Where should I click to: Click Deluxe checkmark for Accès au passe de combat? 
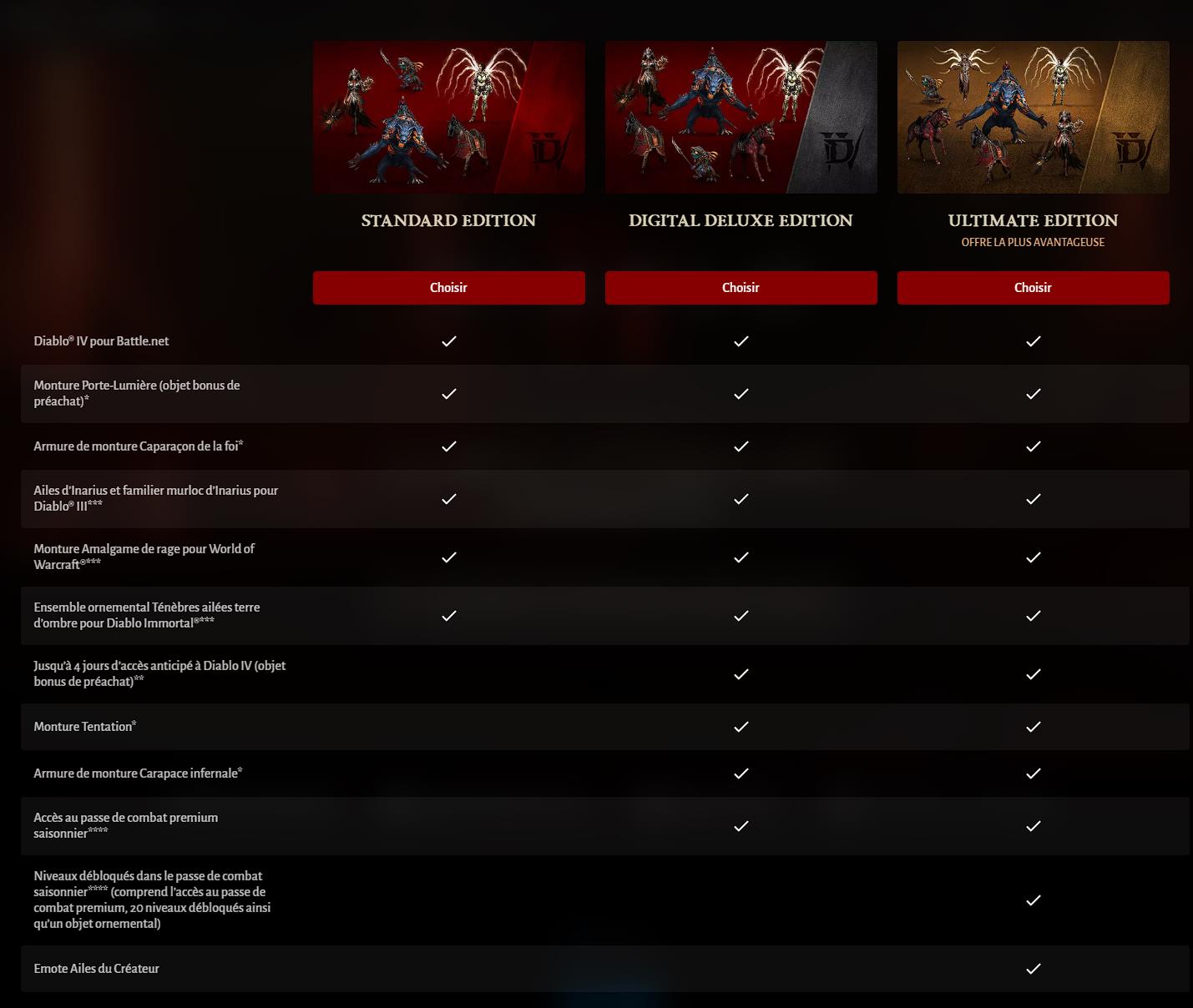741,825
